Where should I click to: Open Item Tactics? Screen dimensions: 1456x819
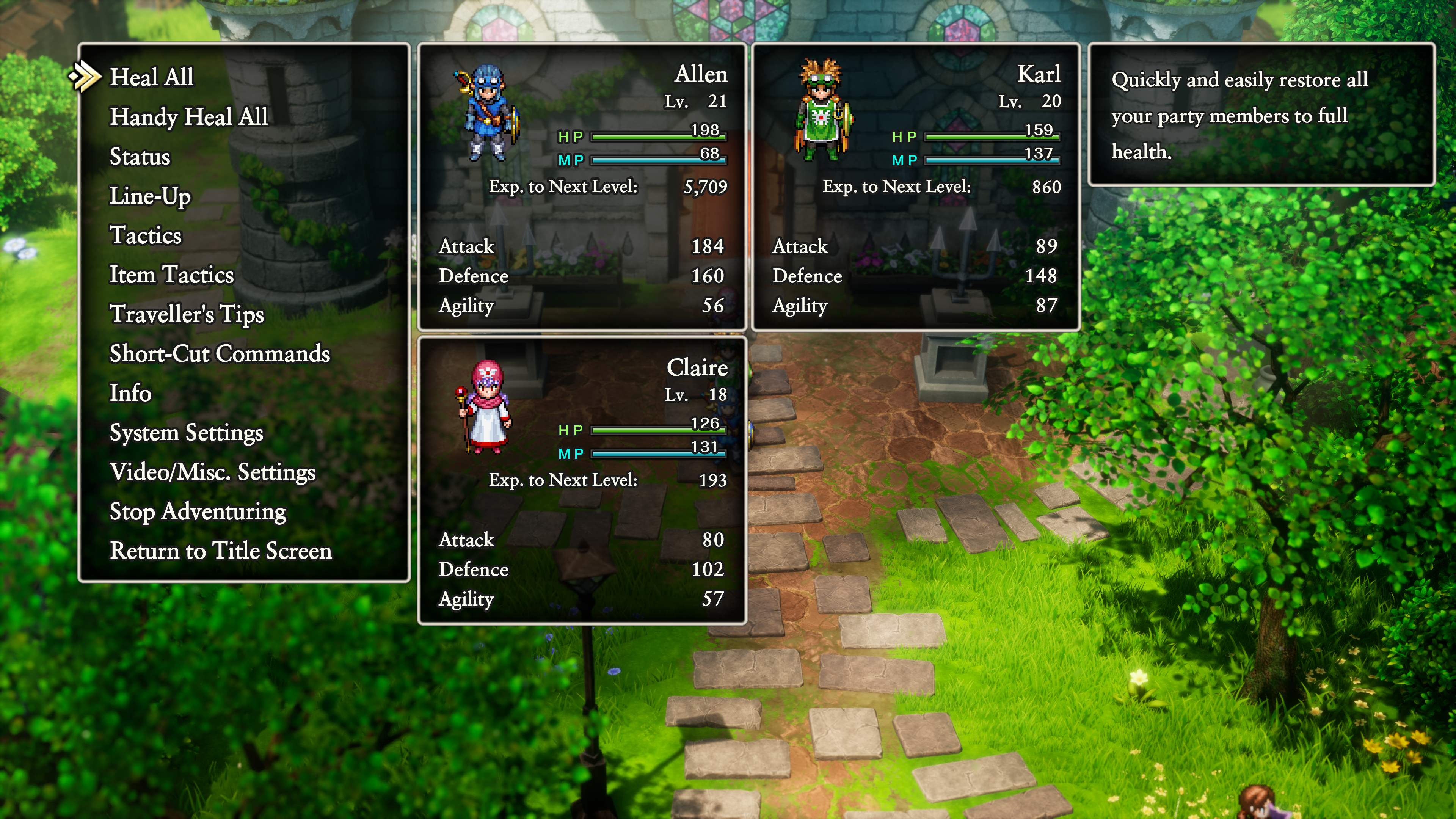tap(171, 275)
